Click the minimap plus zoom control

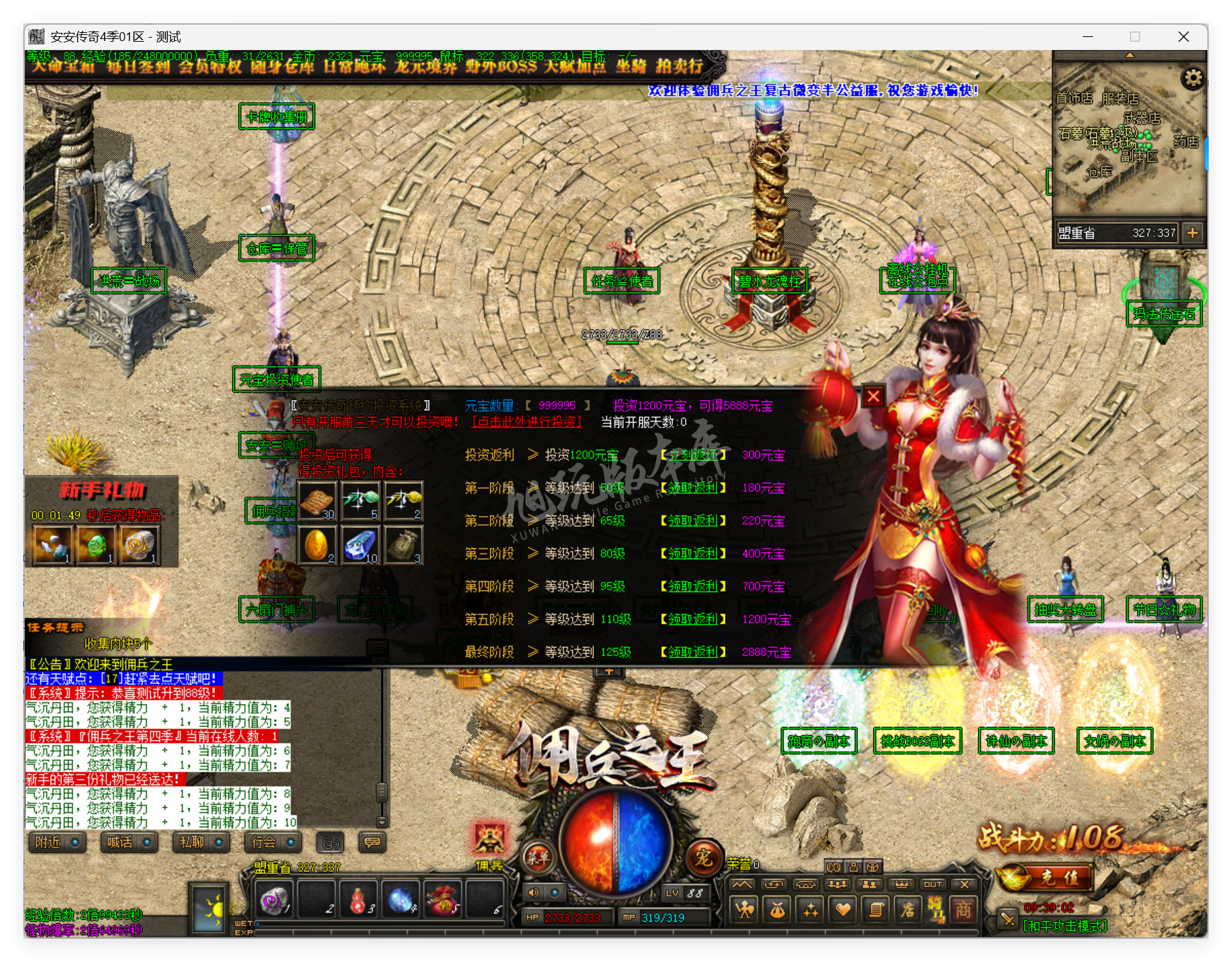click(1194, 233)
